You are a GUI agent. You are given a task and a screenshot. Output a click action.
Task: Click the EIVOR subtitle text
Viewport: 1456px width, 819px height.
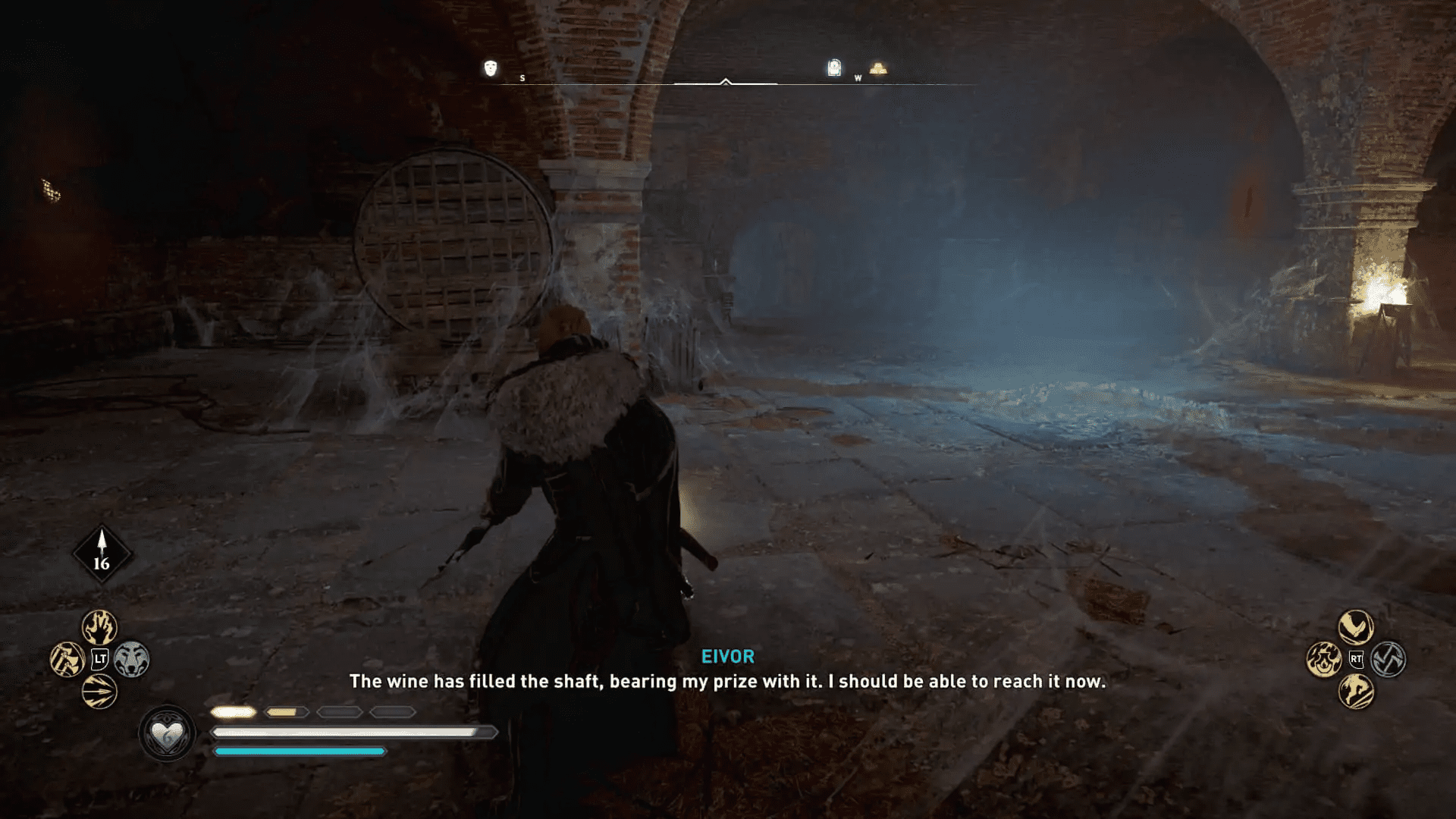726,657
